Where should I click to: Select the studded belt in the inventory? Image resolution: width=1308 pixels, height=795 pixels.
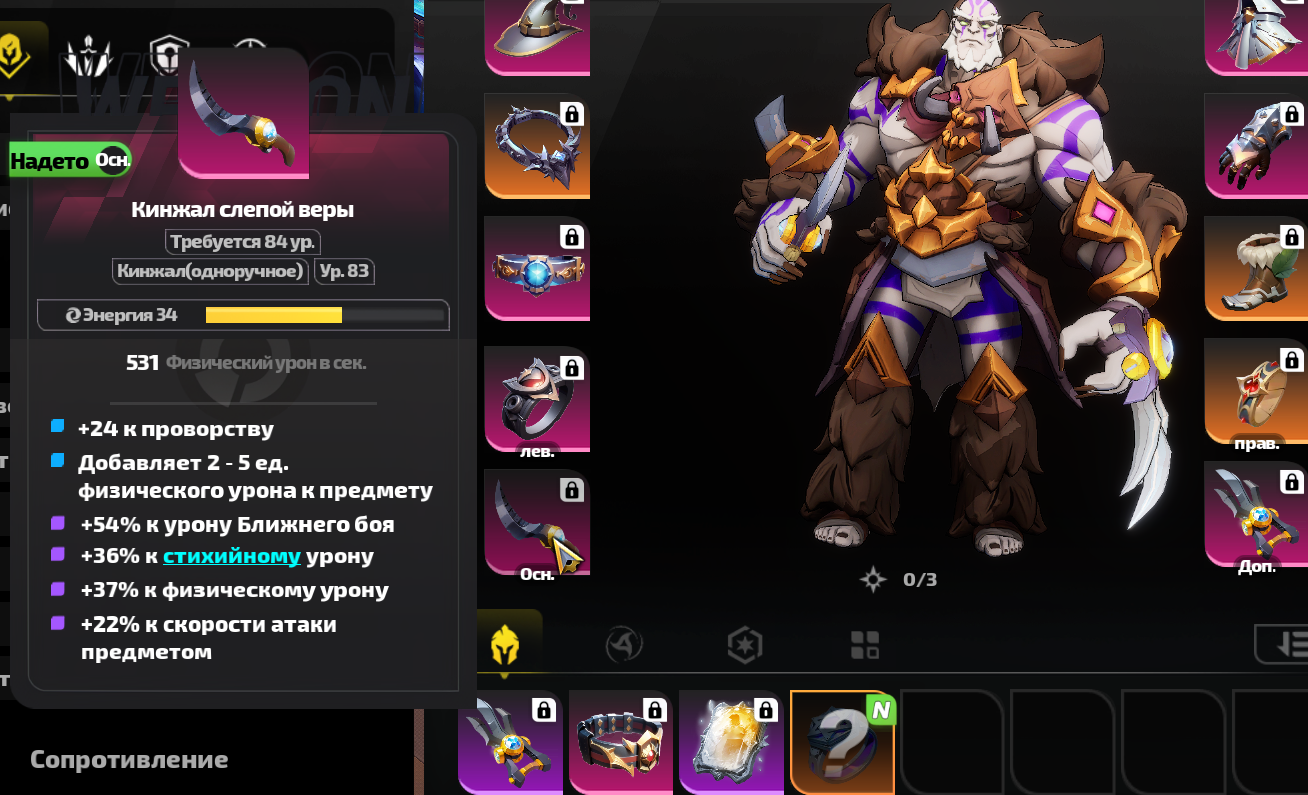(620, 742)
